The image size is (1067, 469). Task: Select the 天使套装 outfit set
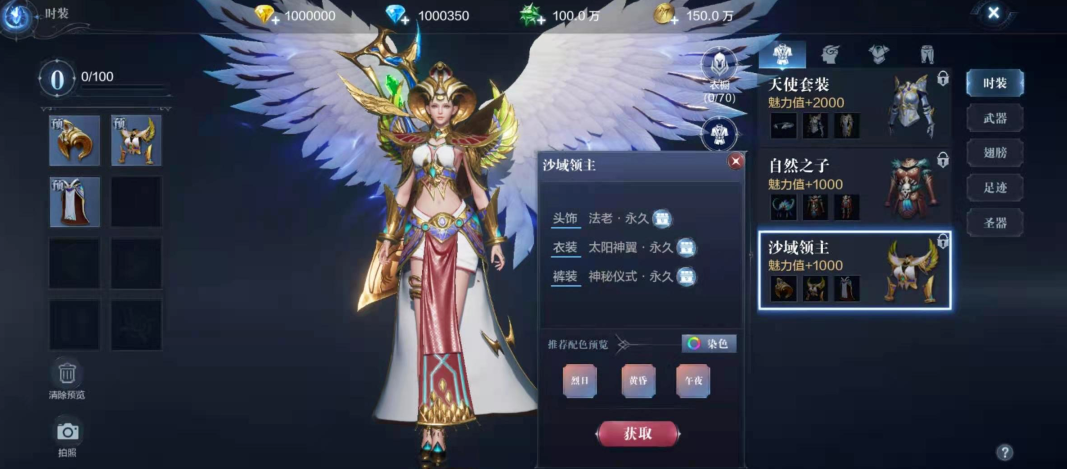click(x=854, y=105)
